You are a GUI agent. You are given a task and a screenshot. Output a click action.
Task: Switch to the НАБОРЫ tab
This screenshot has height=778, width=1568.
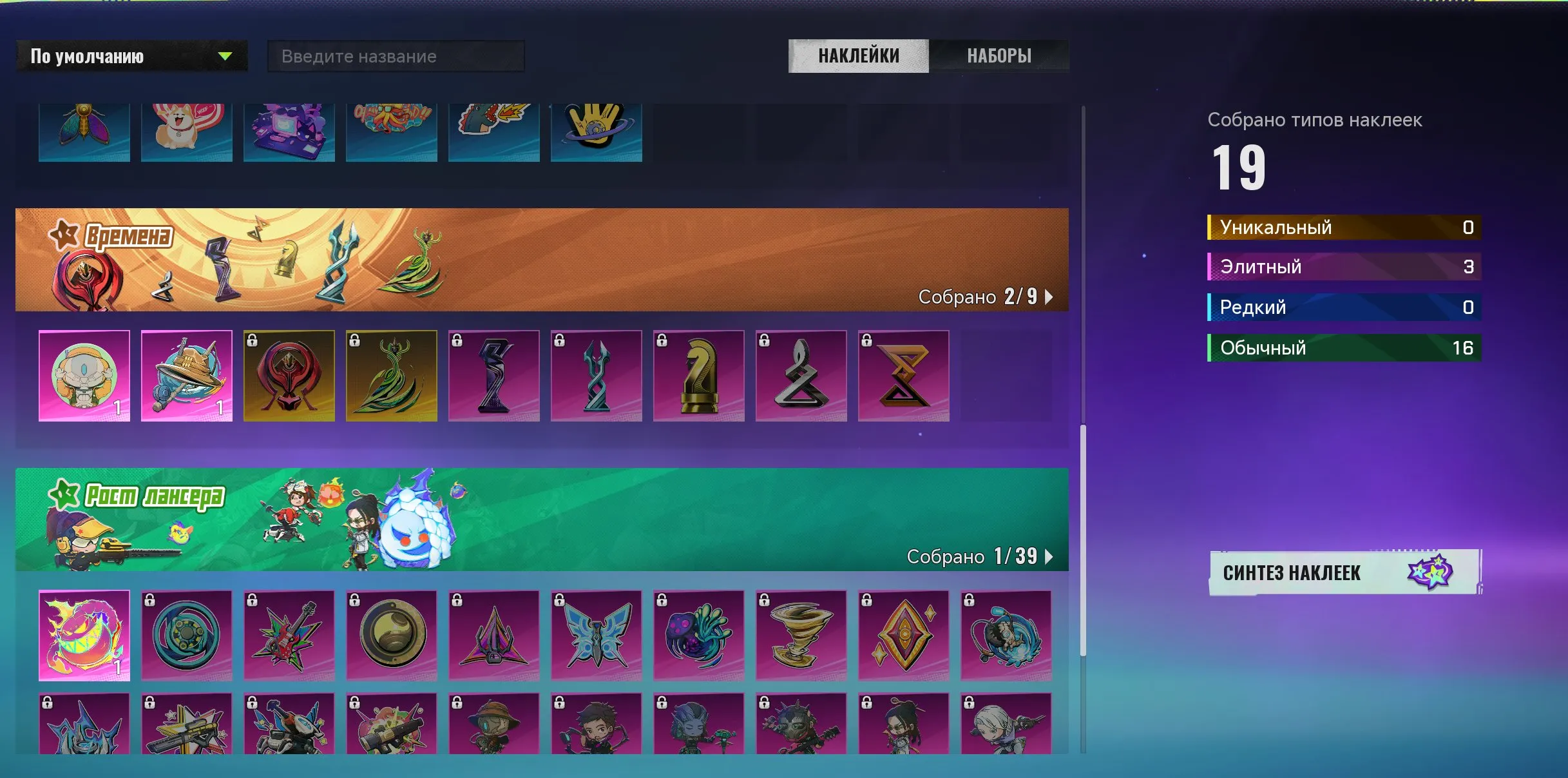pos(999,56)
